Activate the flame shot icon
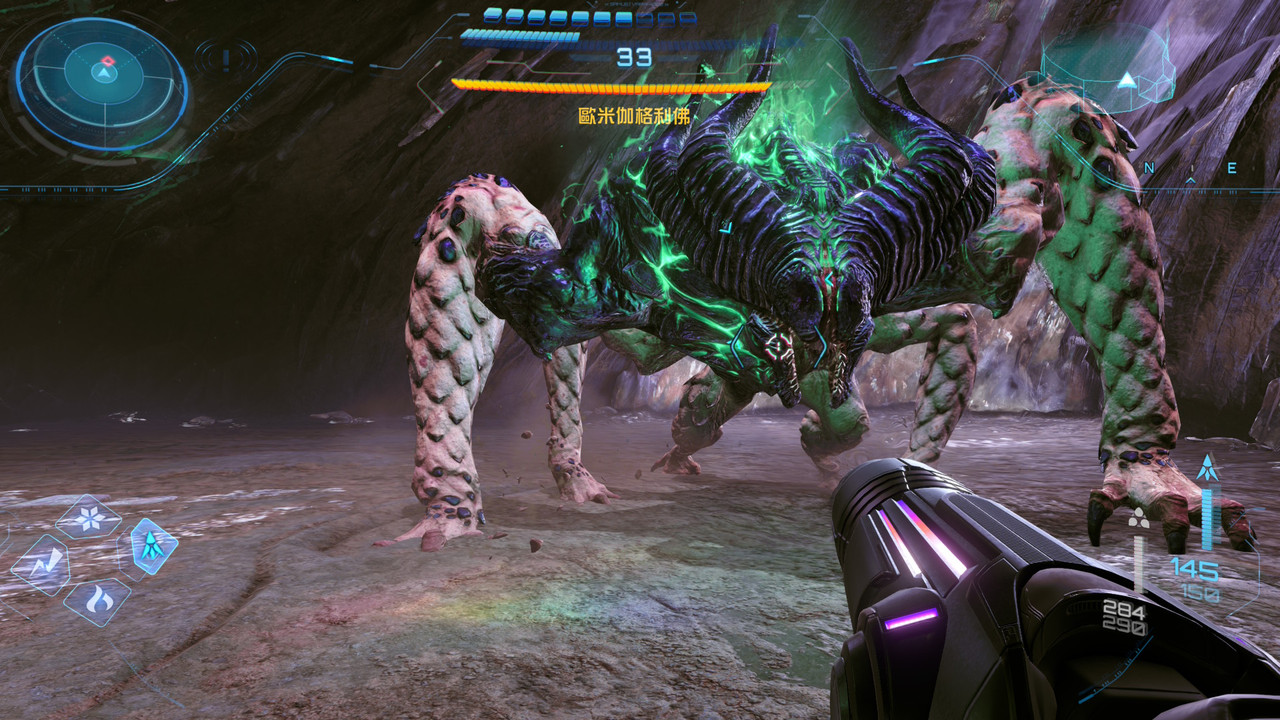The height and width of the screenshot is (720, 1280). [x=98, y=600]
